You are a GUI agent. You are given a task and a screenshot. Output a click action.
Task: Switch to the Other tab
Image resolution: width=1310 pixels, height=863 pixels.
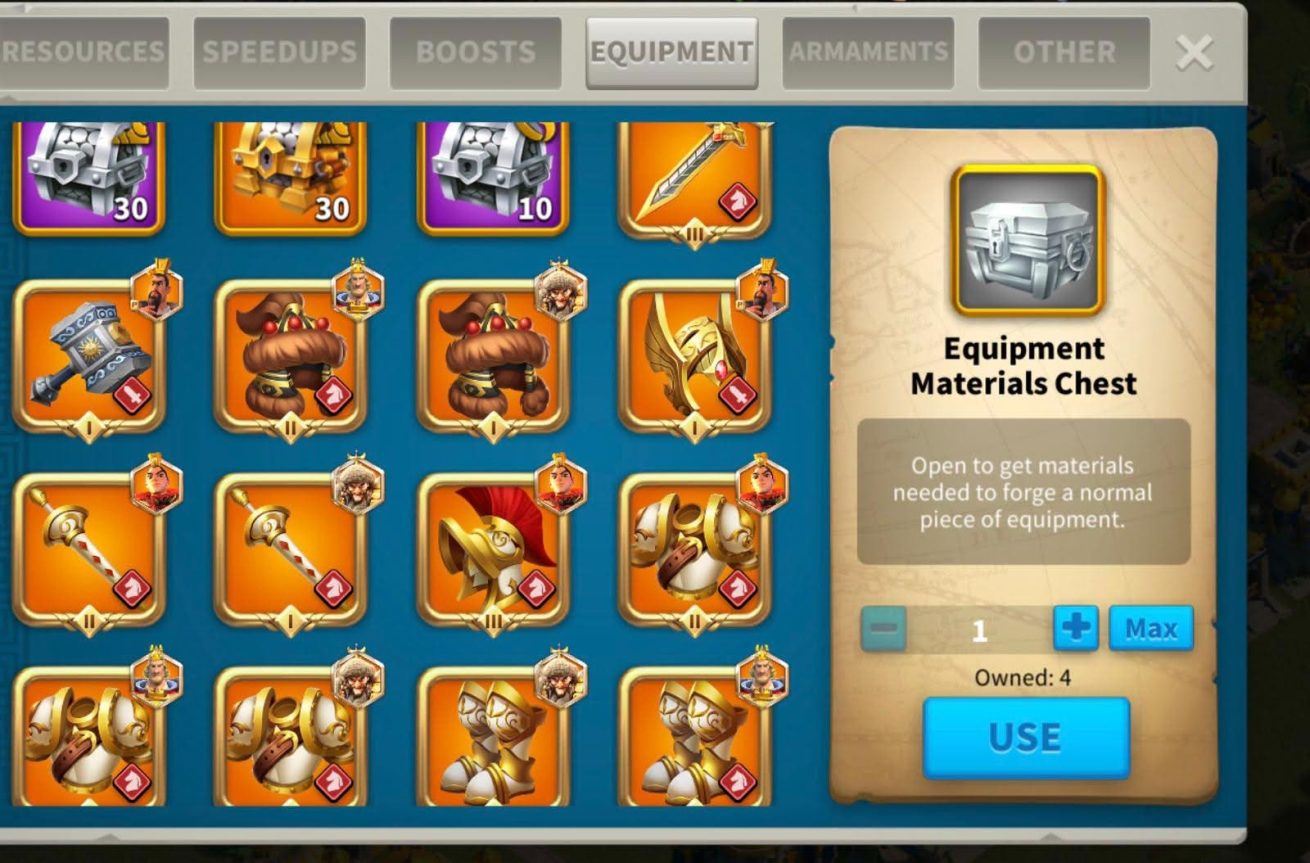pos(1064,53)
